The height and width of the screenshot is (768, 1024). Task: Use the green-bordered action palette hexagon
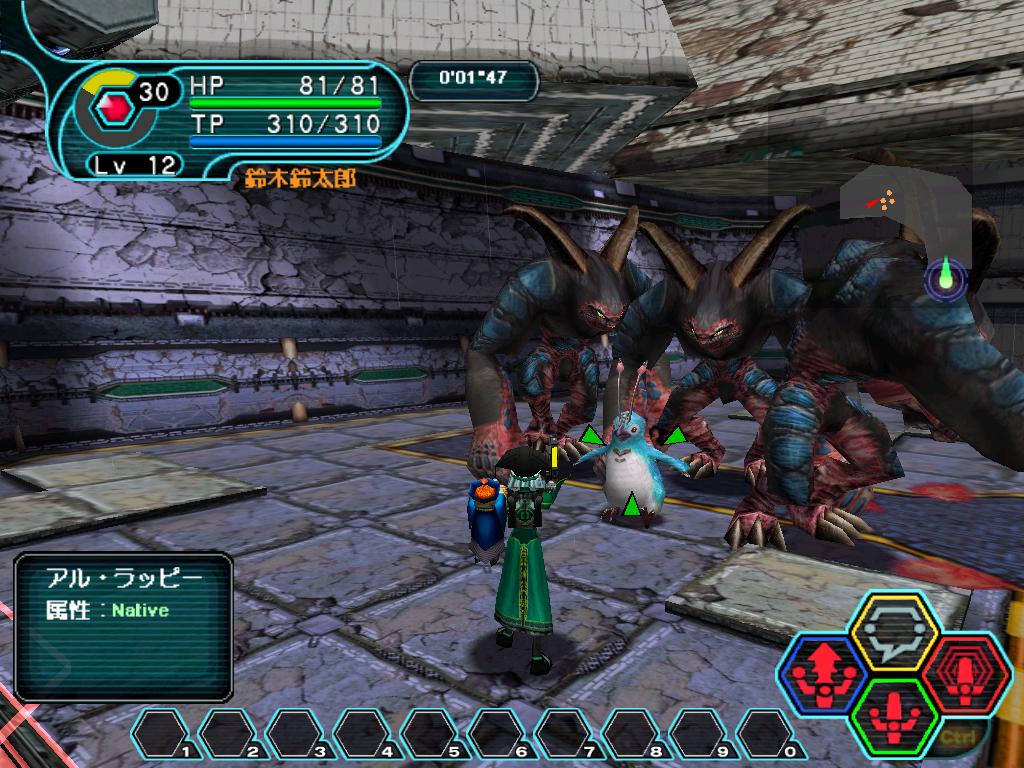pos(893,715)
